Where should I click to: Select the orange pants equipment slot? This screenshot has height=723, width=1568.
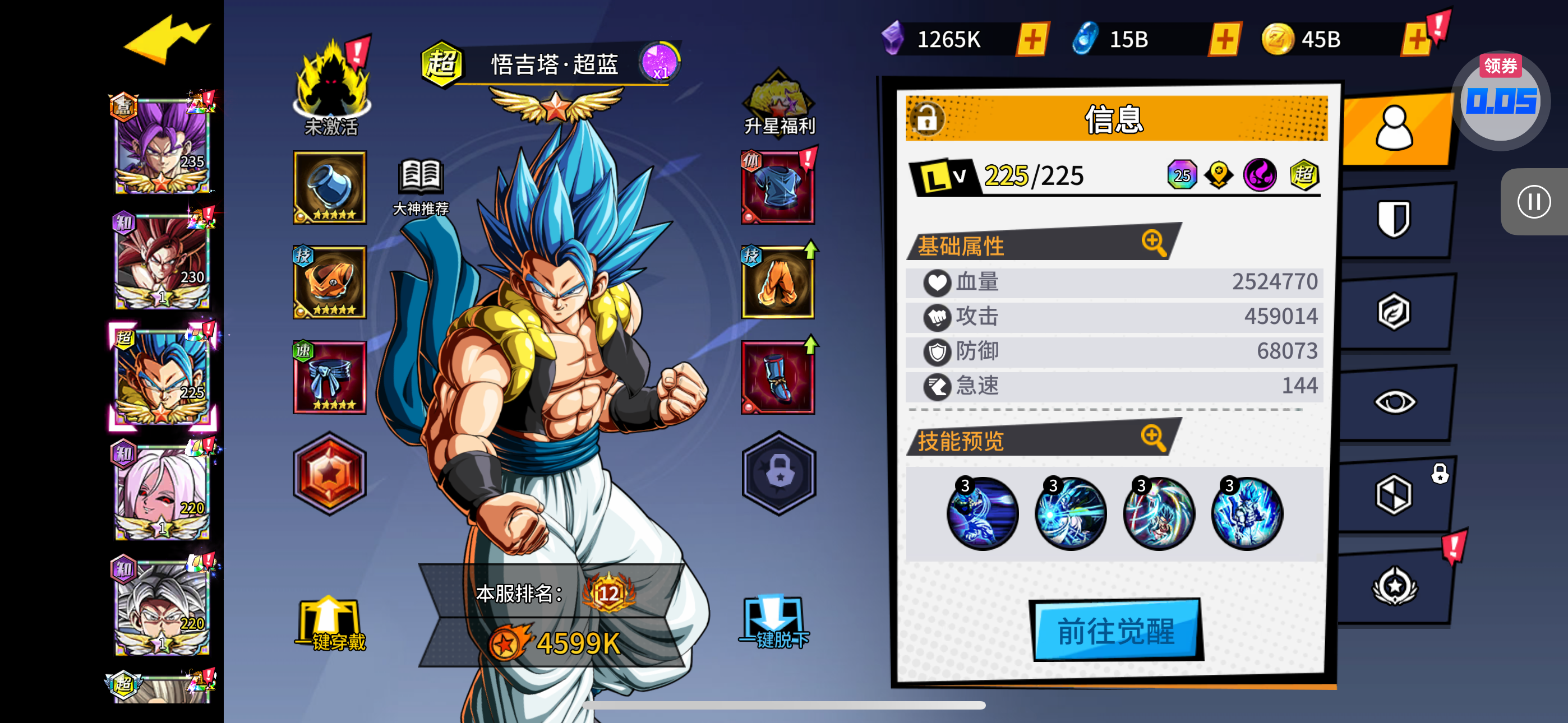click(777, 282)
